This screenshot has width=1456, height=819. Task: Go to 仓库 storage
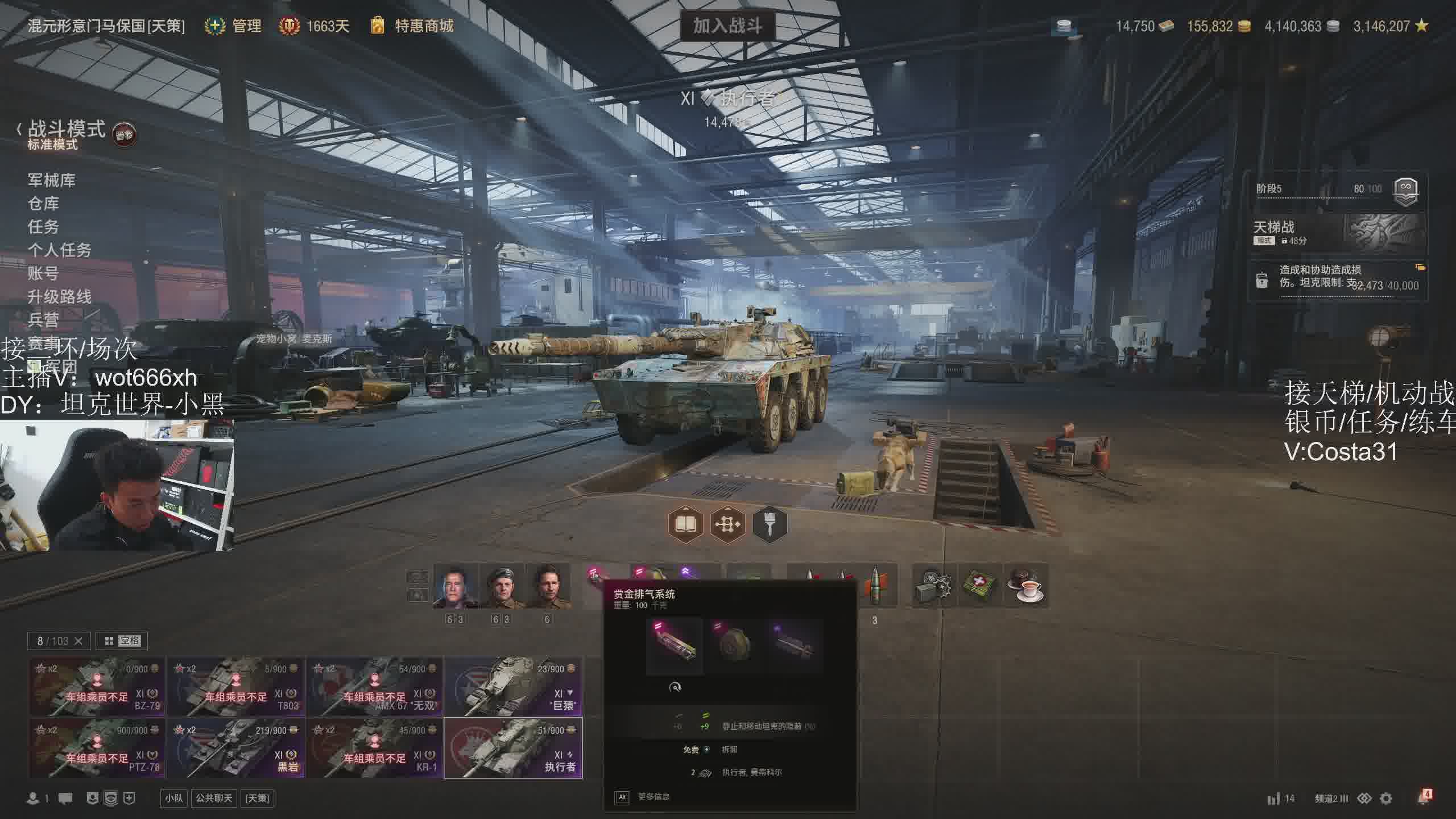44,204
